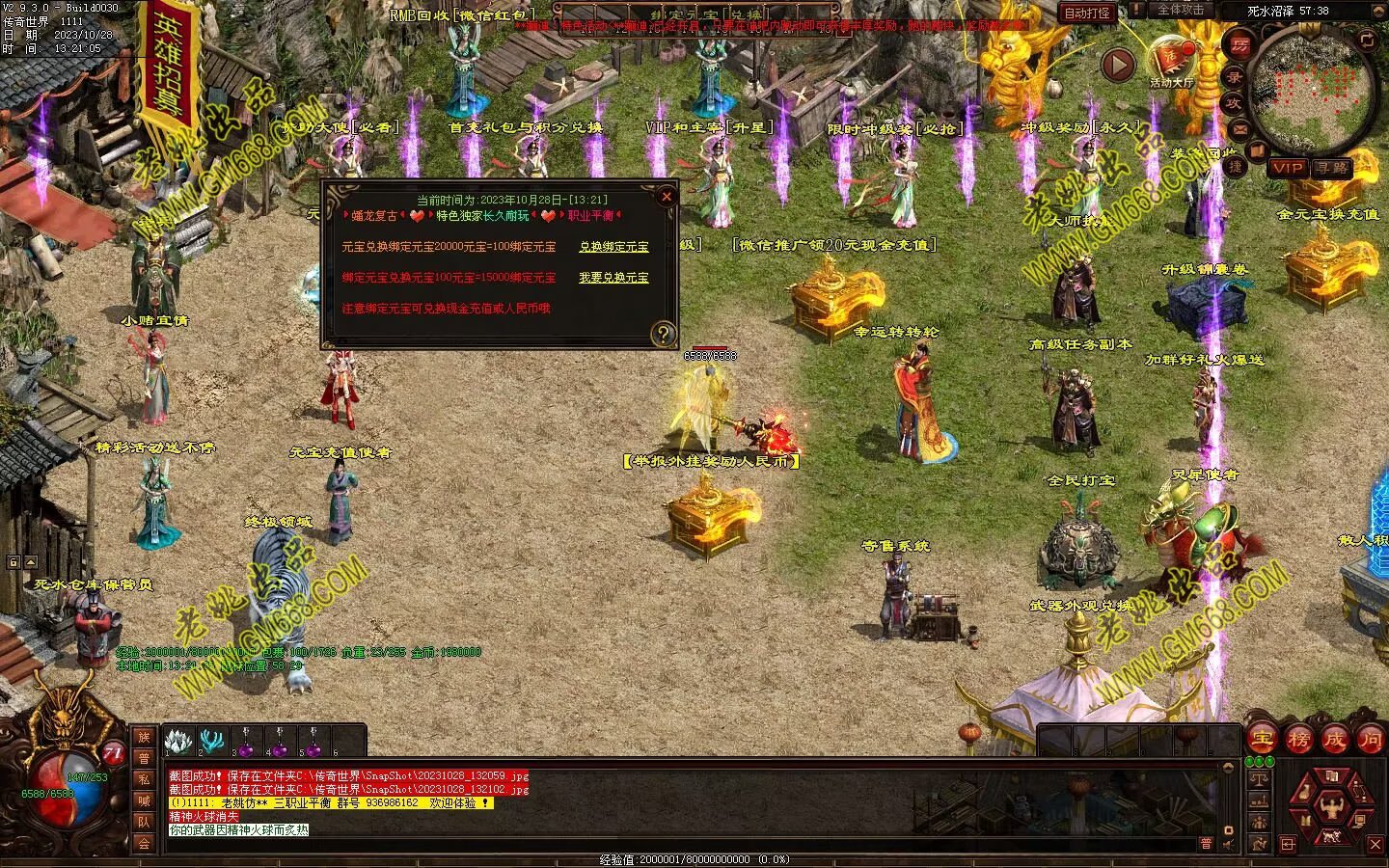Screen dimensions: 1389x868
Task: Activate the 寻路 pathfinding button
Action: click(1333, 168)
